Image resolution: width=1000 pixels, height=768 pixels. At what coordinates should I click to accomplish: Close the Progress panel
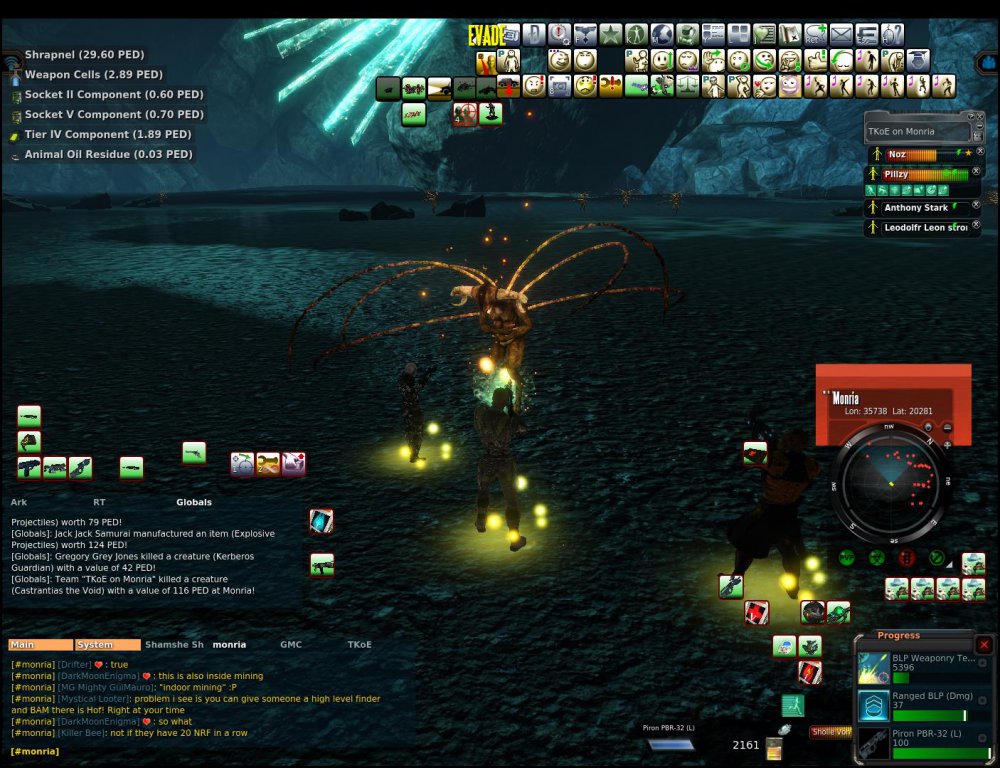click(984, 645)
